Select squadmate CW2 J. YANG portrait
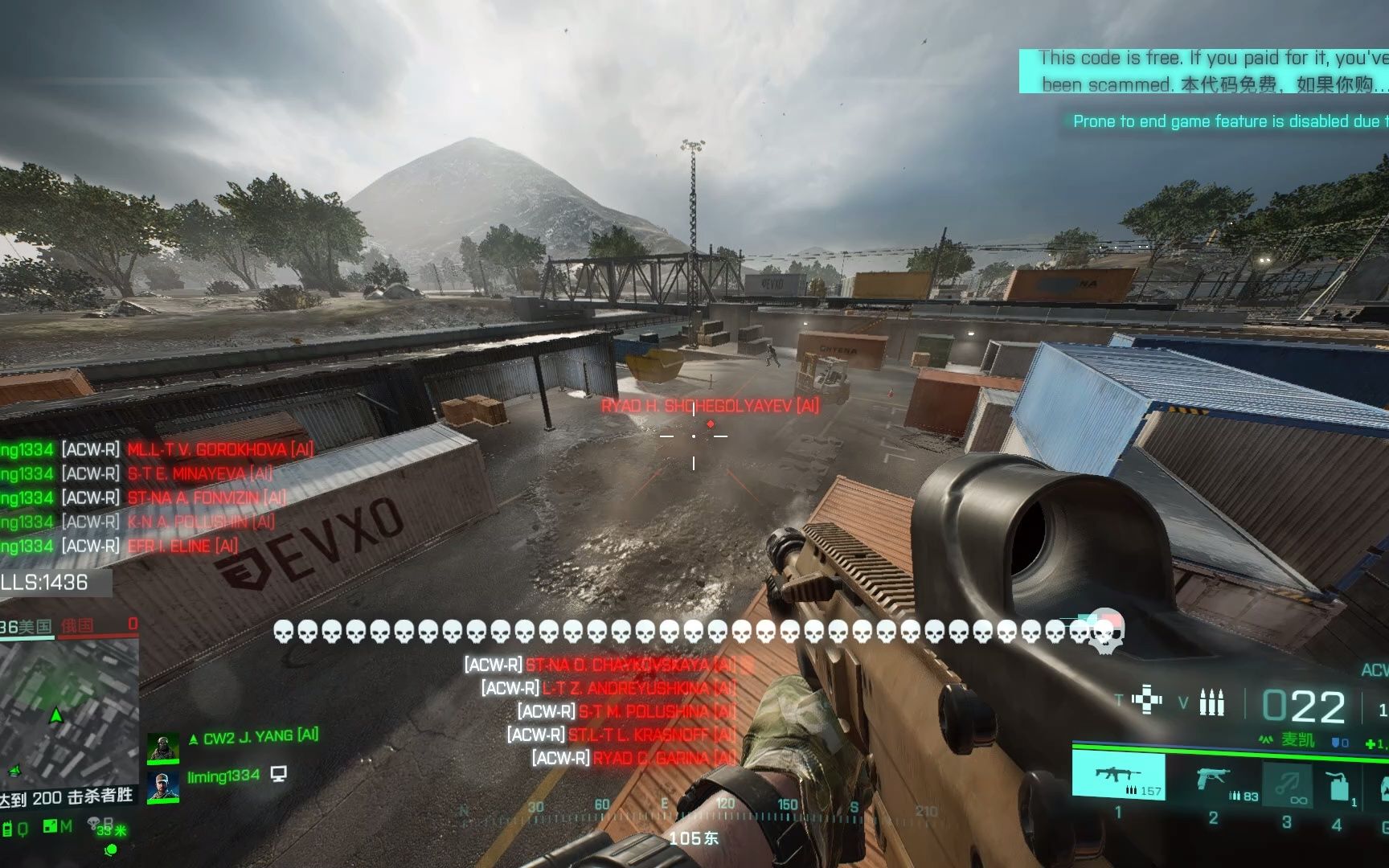1389x868 pixels. (x=162, y=747)
